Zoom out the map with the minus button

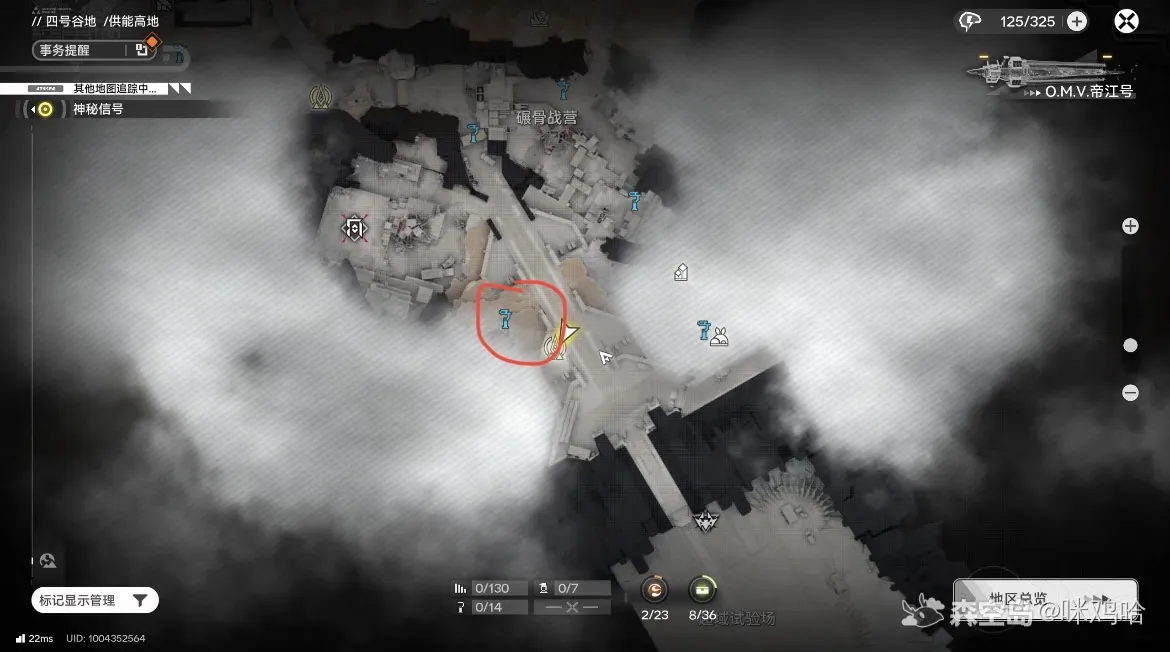1130,393
